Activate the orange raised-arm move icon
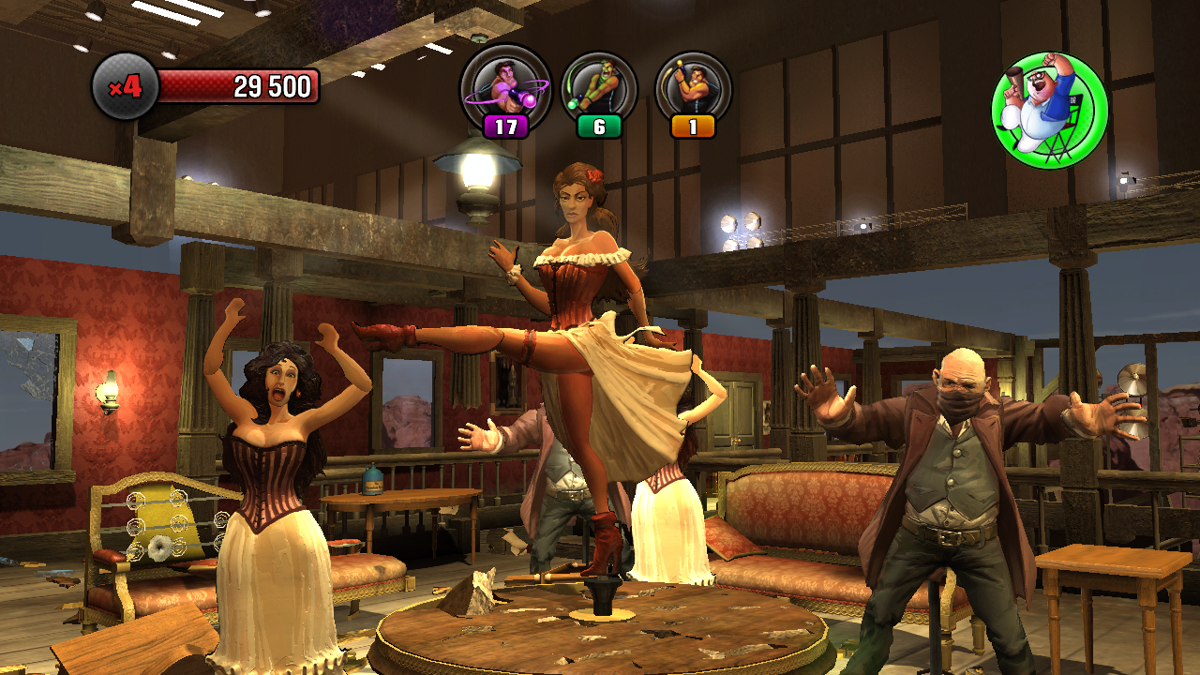The width and height of the screenshot is (1200, 675). coord(693,88)
